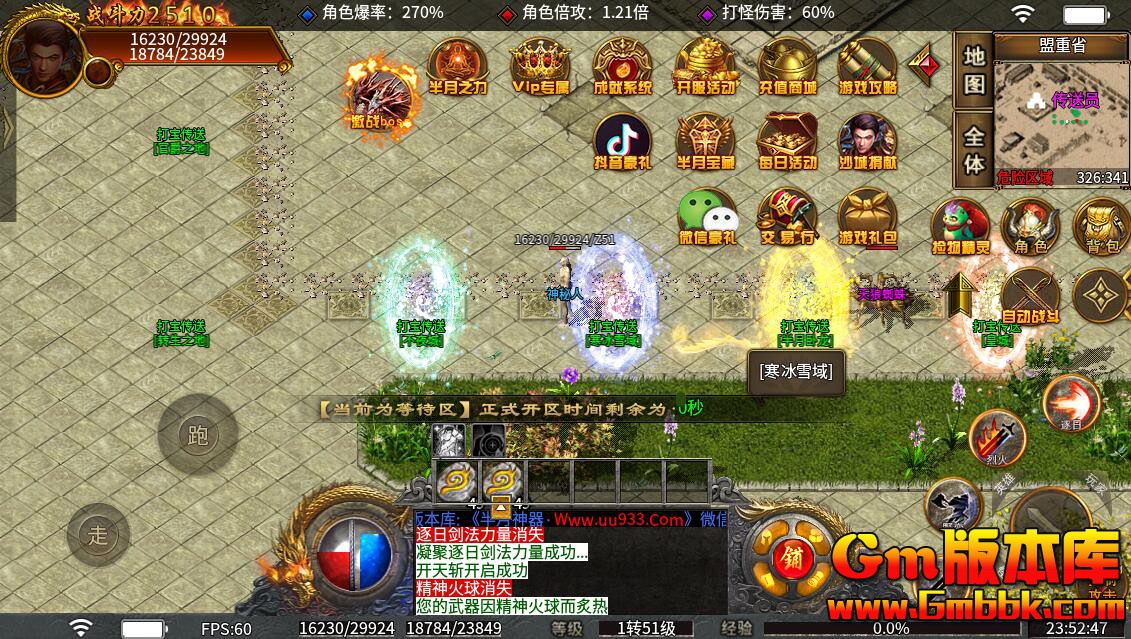
Task: Open the 开服活动 event icon
Action: click(x=705, y=66)
